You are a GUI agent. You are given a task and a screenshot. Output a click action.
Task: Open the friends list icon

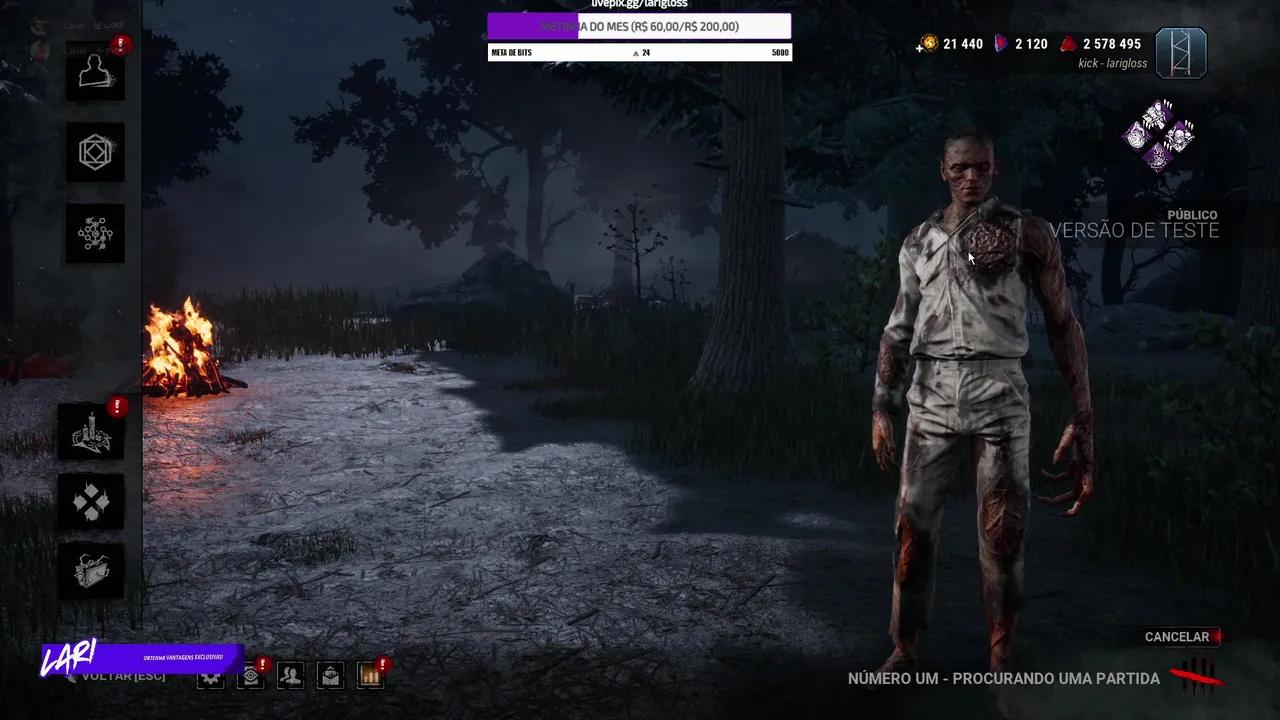click(x=289, y=676)
